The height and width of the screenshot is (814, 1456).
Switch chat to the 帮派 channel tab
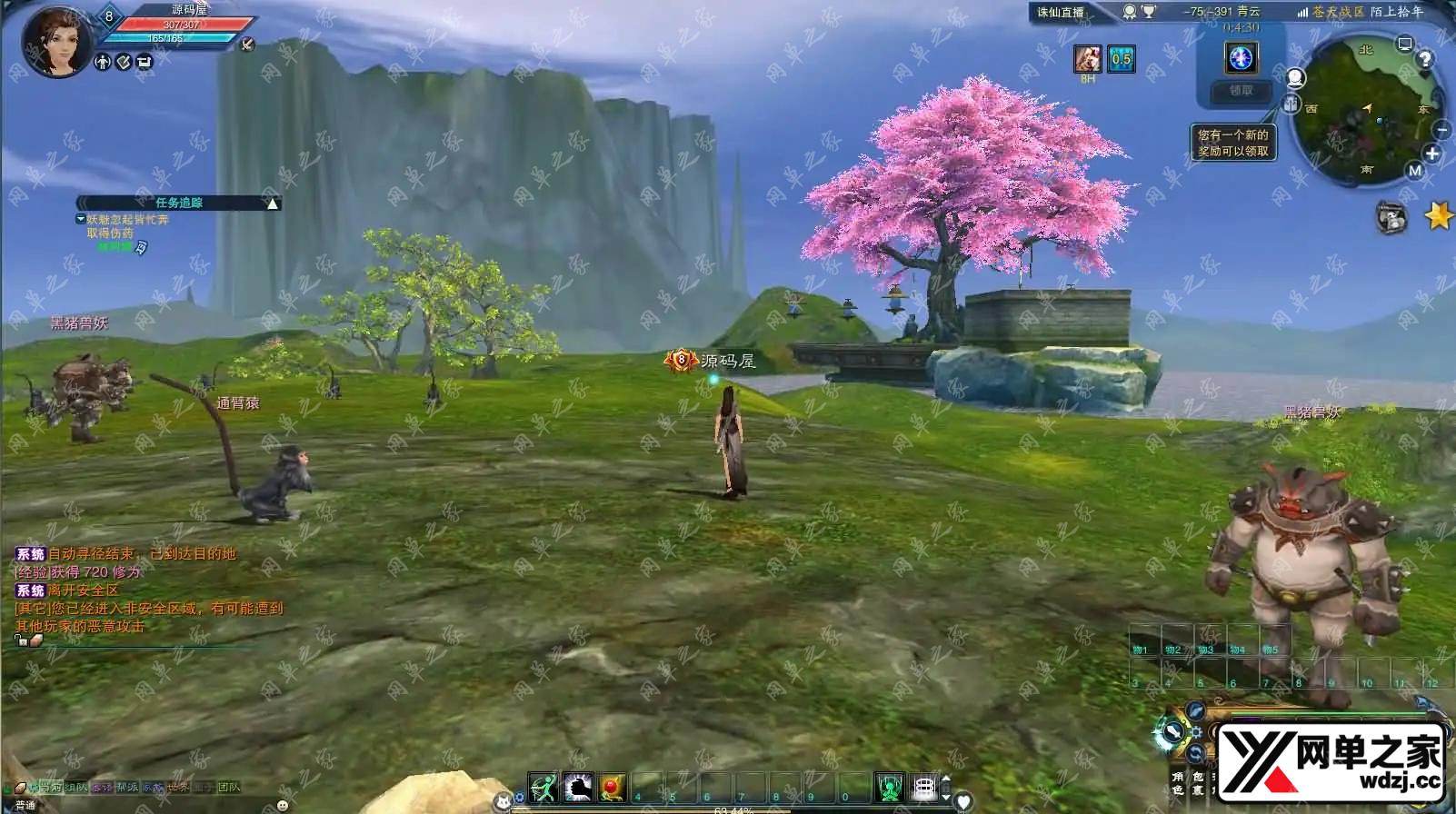pyautogui.click(x=126, y=788)
